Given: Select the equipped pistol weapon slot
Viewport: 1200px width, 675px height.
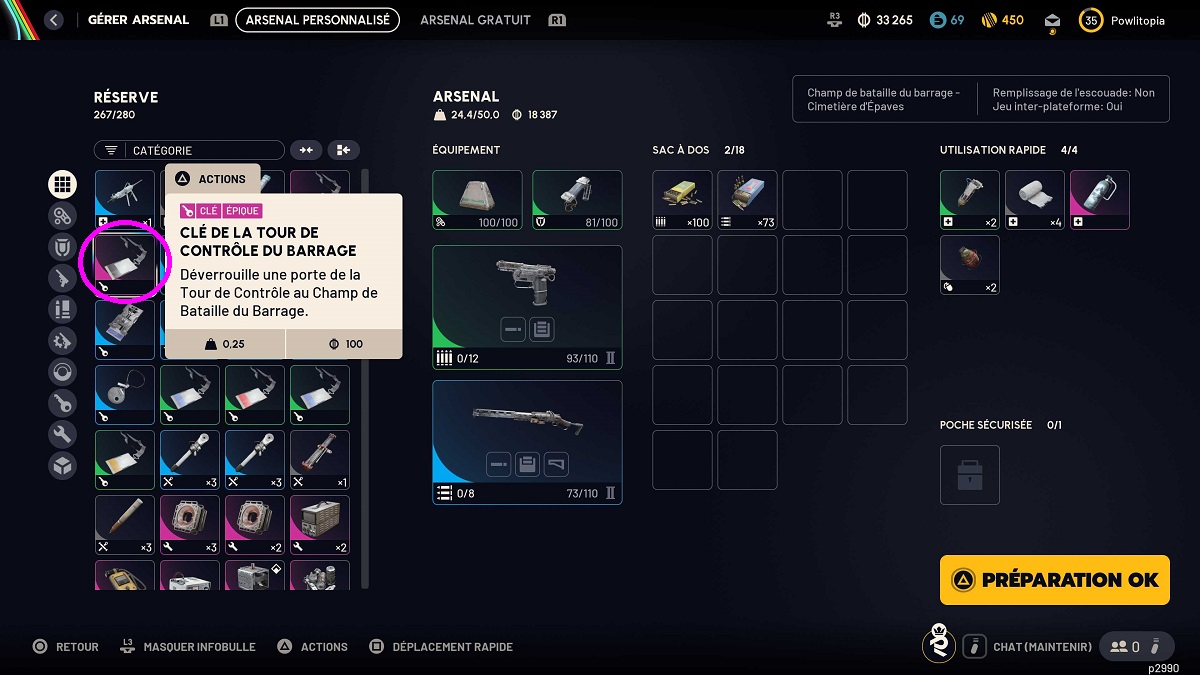Looking at the screenshot, I should [527, 305].
